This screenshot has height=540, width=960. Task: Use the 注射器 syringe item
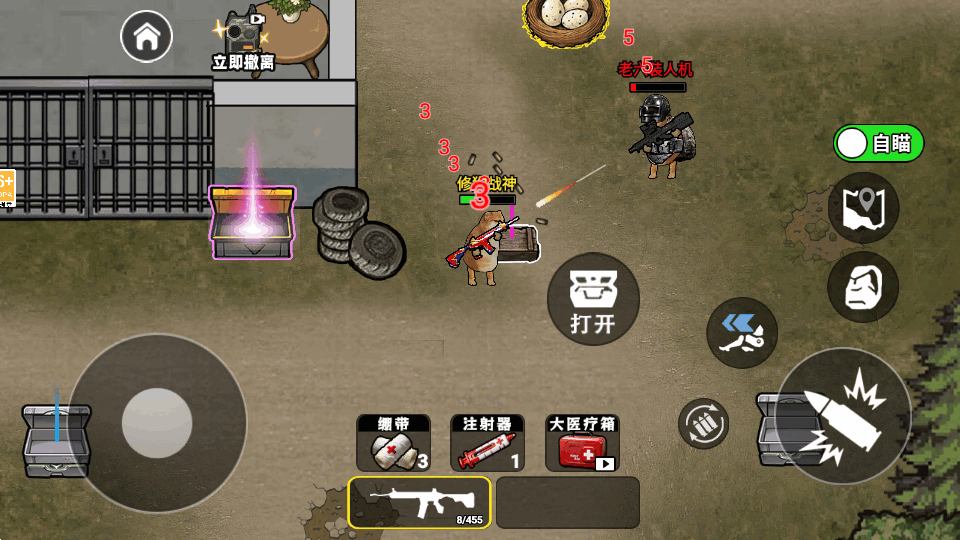(487, 443)
